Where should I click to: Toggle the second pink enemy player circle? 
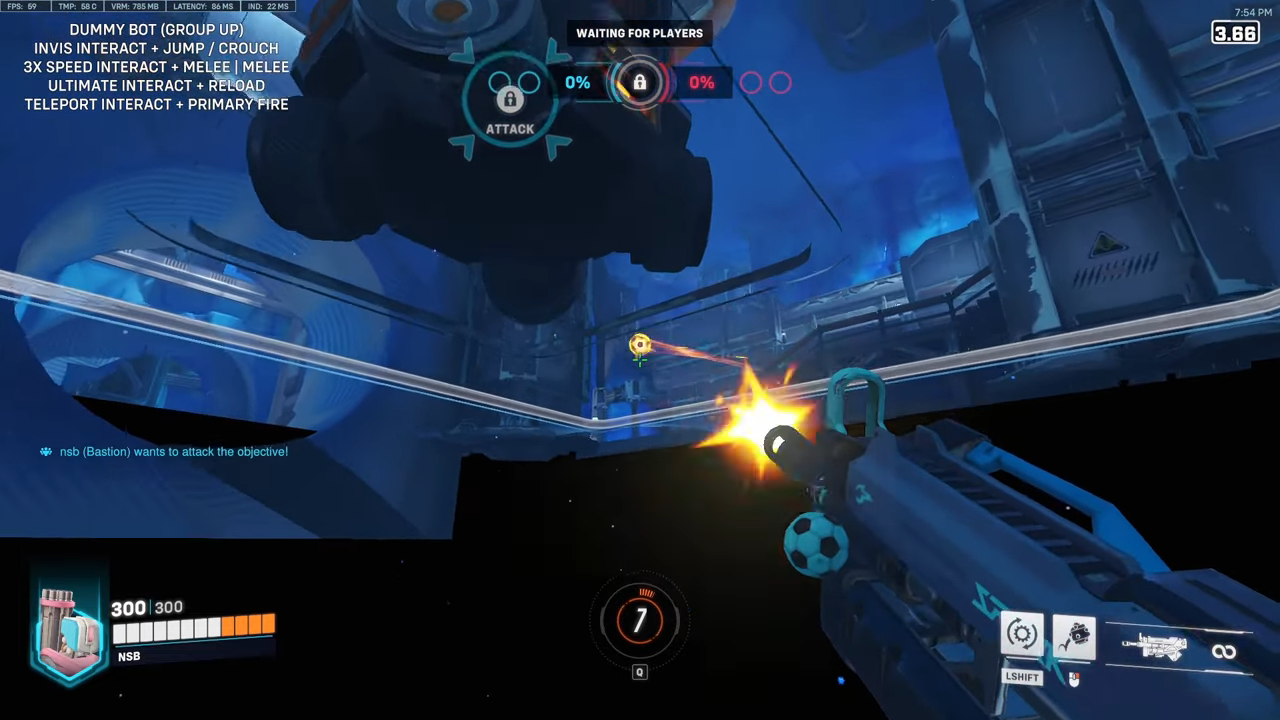(779, 83)
